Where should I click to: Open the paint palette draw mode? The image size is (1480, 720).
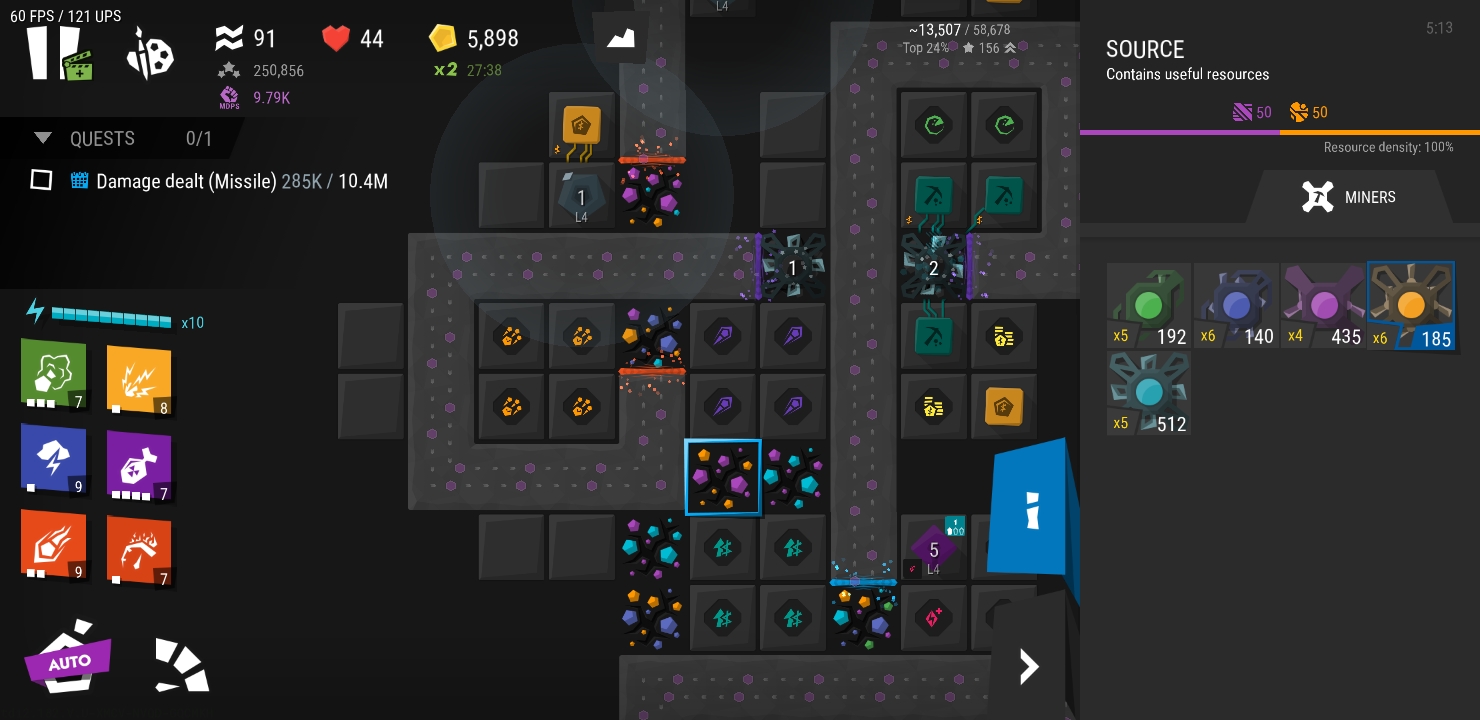pos(151,54)
